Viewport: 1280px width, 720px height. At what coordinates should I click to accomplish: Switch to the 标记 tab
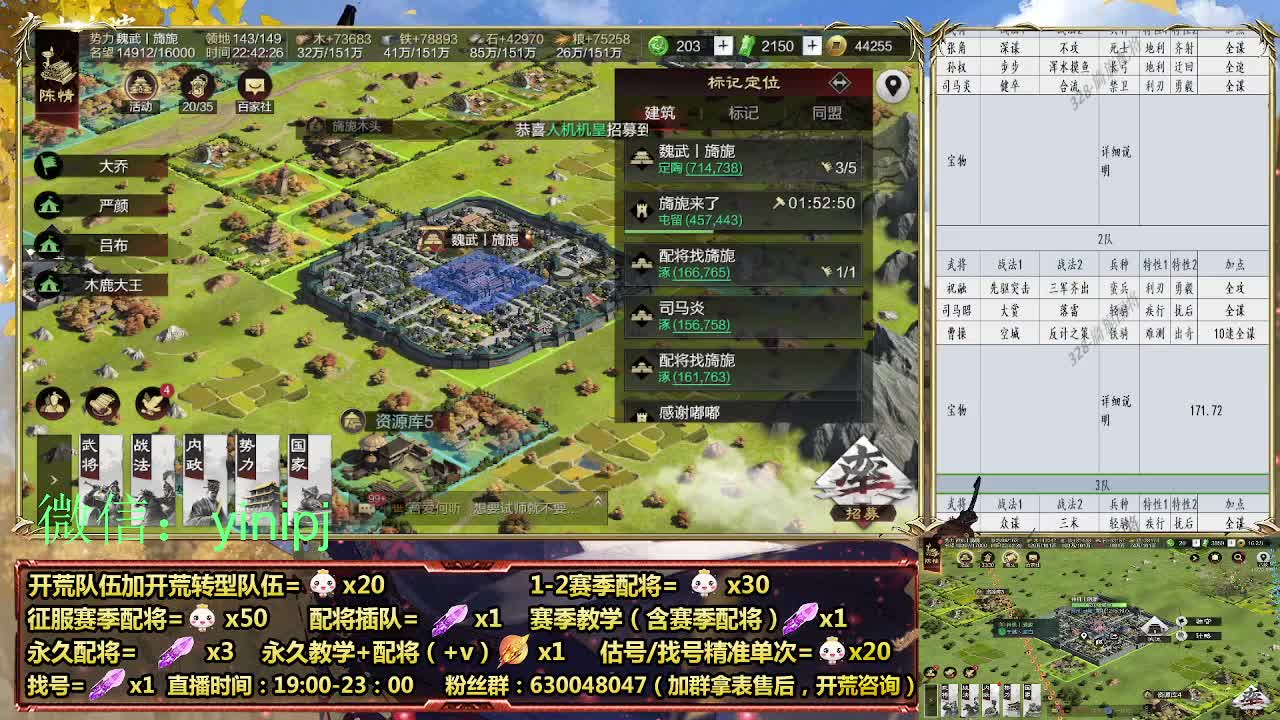point(743,115)
